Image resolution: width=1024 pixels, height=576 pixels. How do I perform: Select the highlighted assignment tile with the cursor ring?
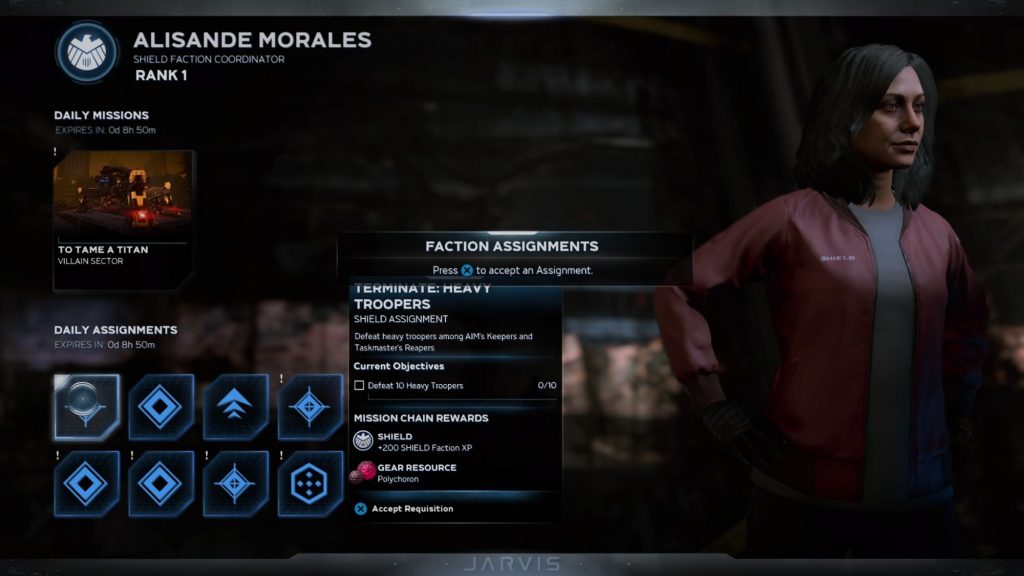tap(86, 407)
